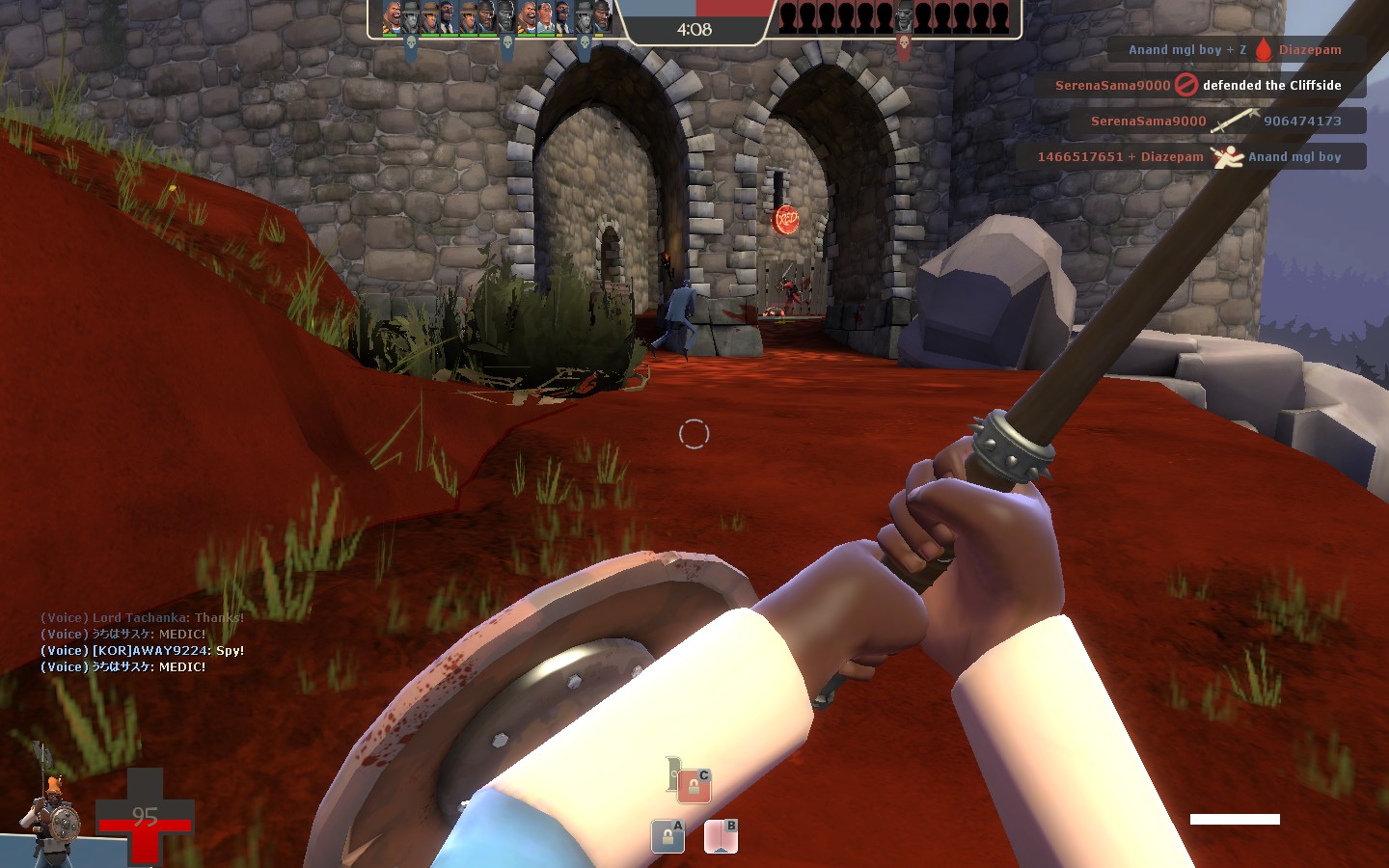The image size is (1389, 868).
Task: Click the locked blue point A icon
Action: tap(668, 836)
